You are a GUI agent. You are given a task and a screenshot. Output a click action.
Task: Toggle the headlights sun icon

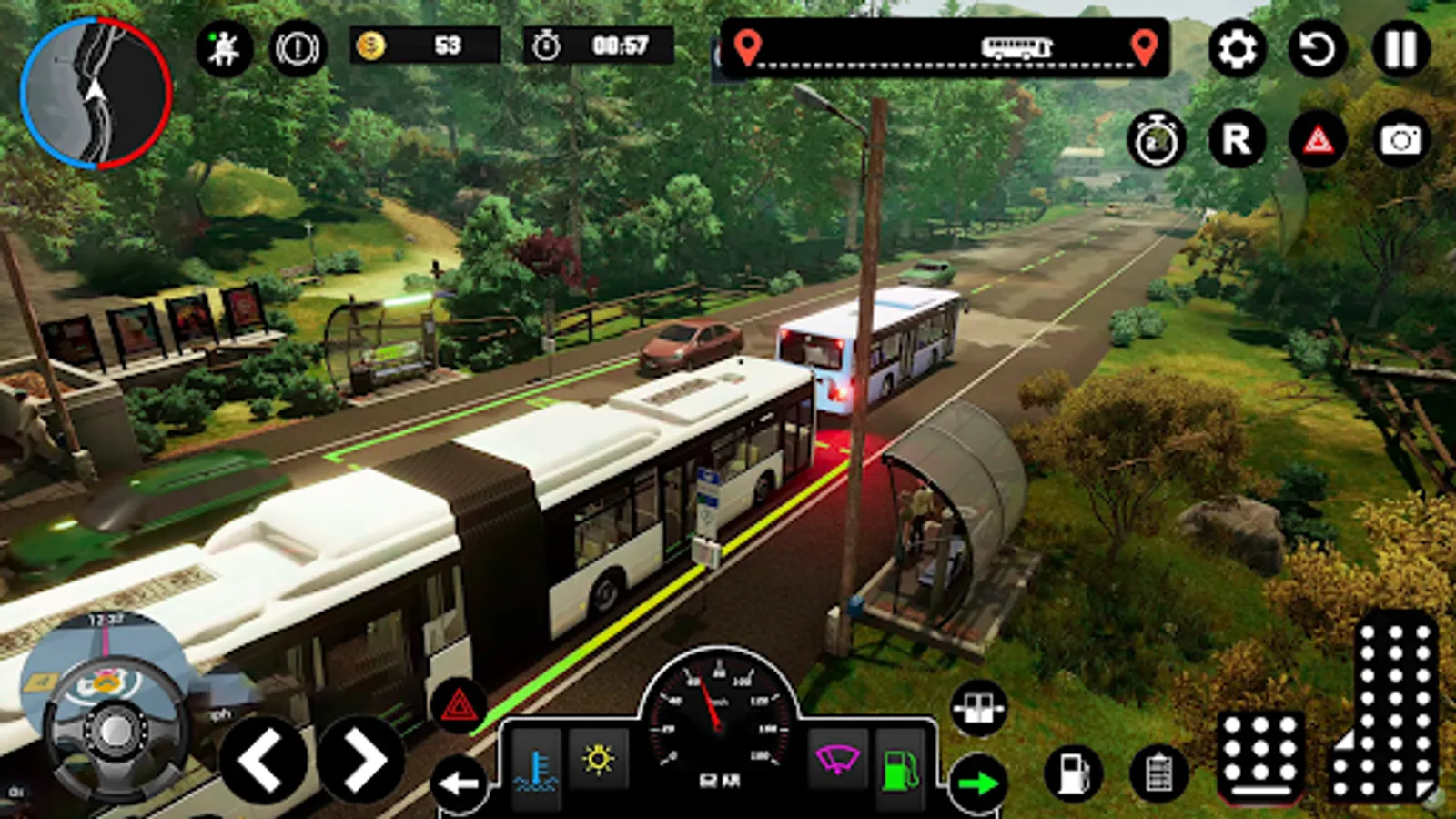click(x=598, y=759)
